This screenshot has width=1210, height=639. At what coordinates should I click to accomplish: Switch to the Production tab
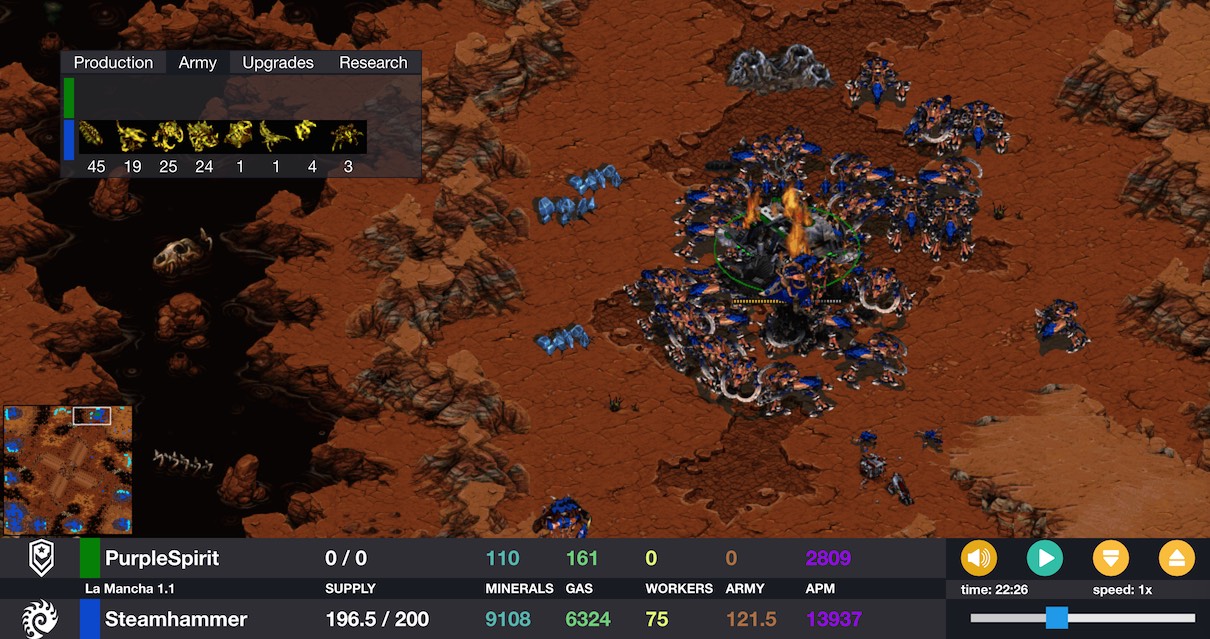click(x=113, y=62)
